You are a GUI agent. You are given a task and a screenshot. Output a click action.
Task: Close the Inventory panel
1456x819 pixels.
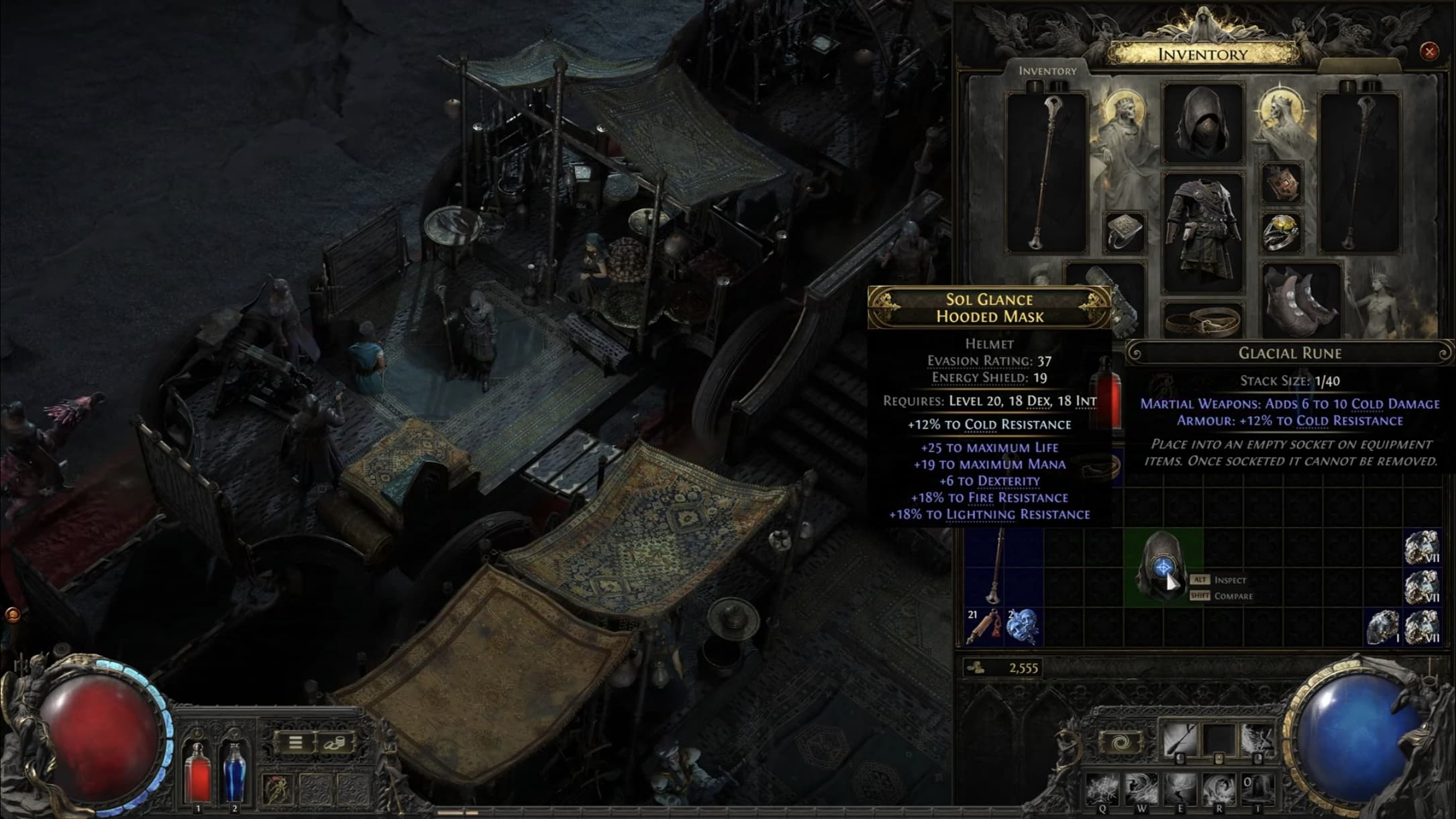[x=1428, y=51]
